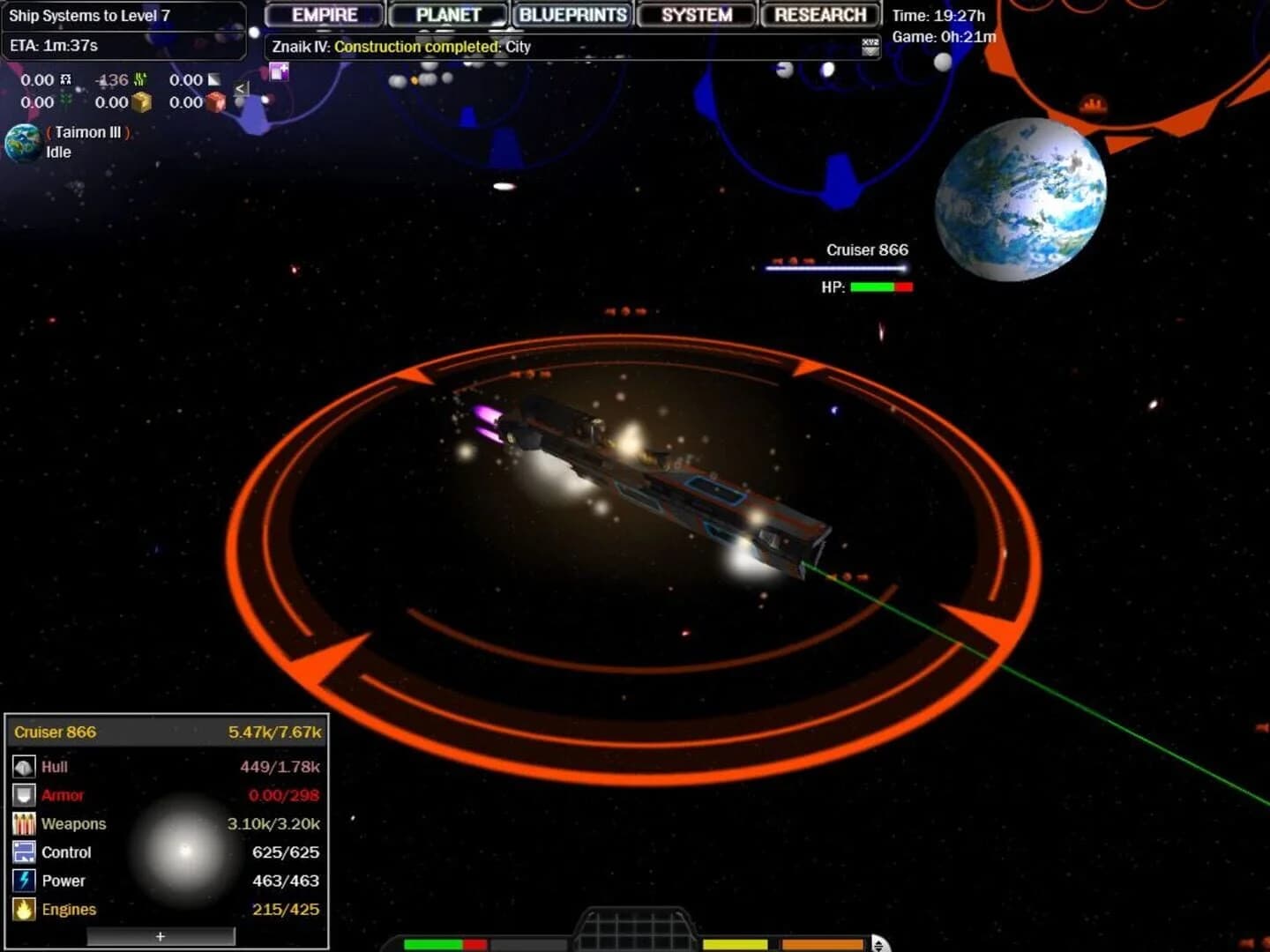Select the Hull icon in ship panel
Viewport: 1270px width, 952px height.
point(23,766)
